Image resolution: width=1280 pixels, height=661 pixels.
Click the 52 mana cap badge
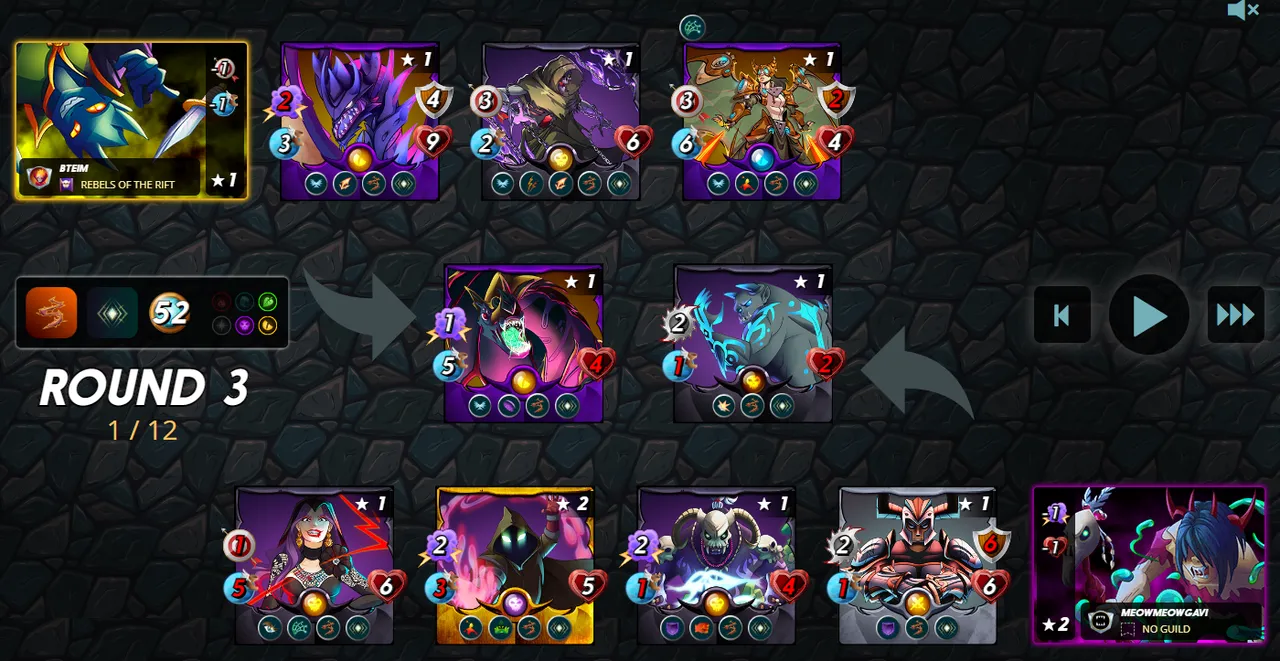170,313
